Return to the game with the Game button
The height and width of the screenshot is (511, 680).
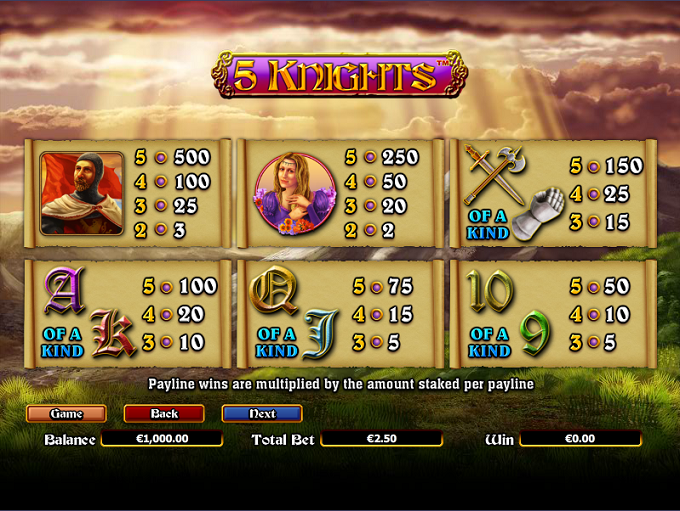pos(66,413)
